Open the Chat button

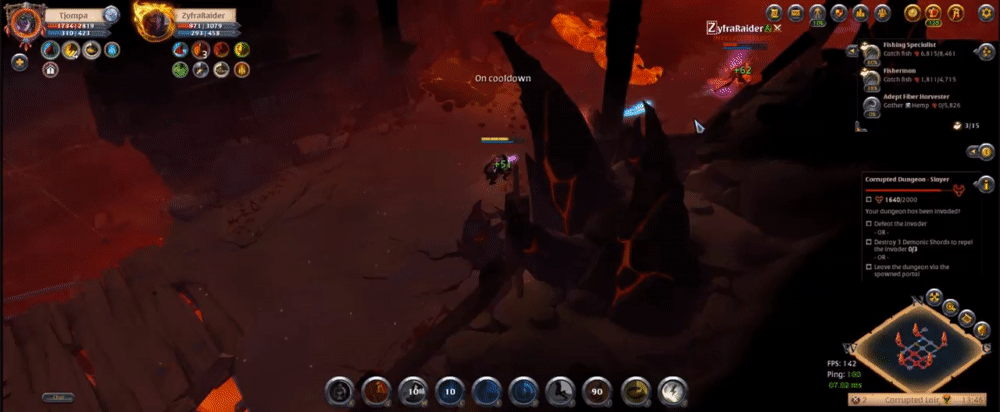coord(57,397)
